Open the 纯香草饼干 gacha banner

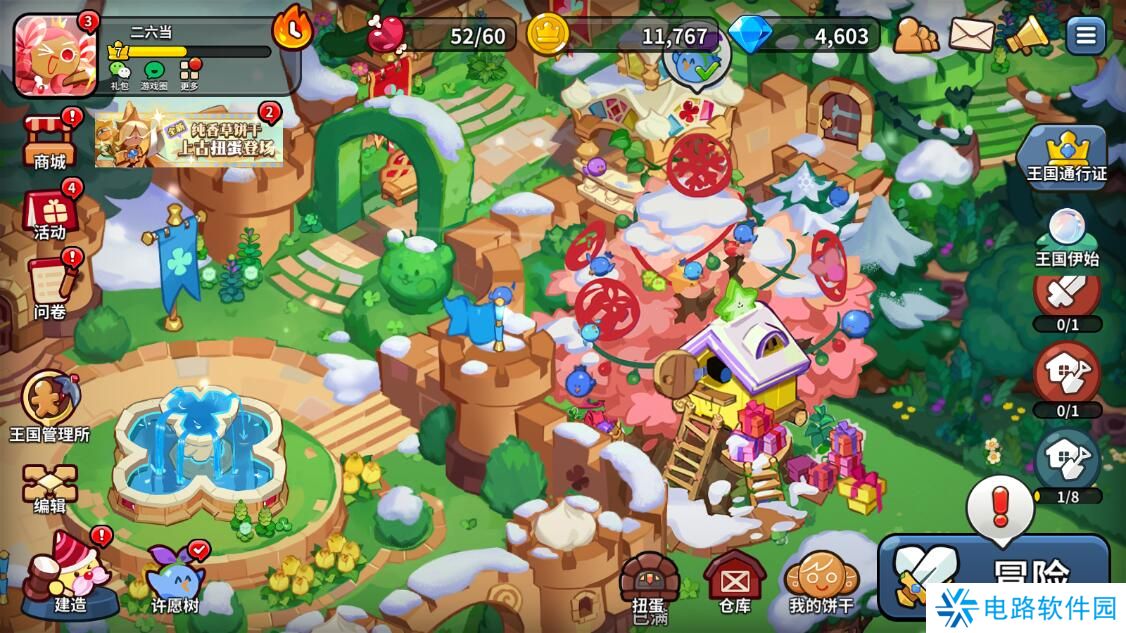coord(189,137)
